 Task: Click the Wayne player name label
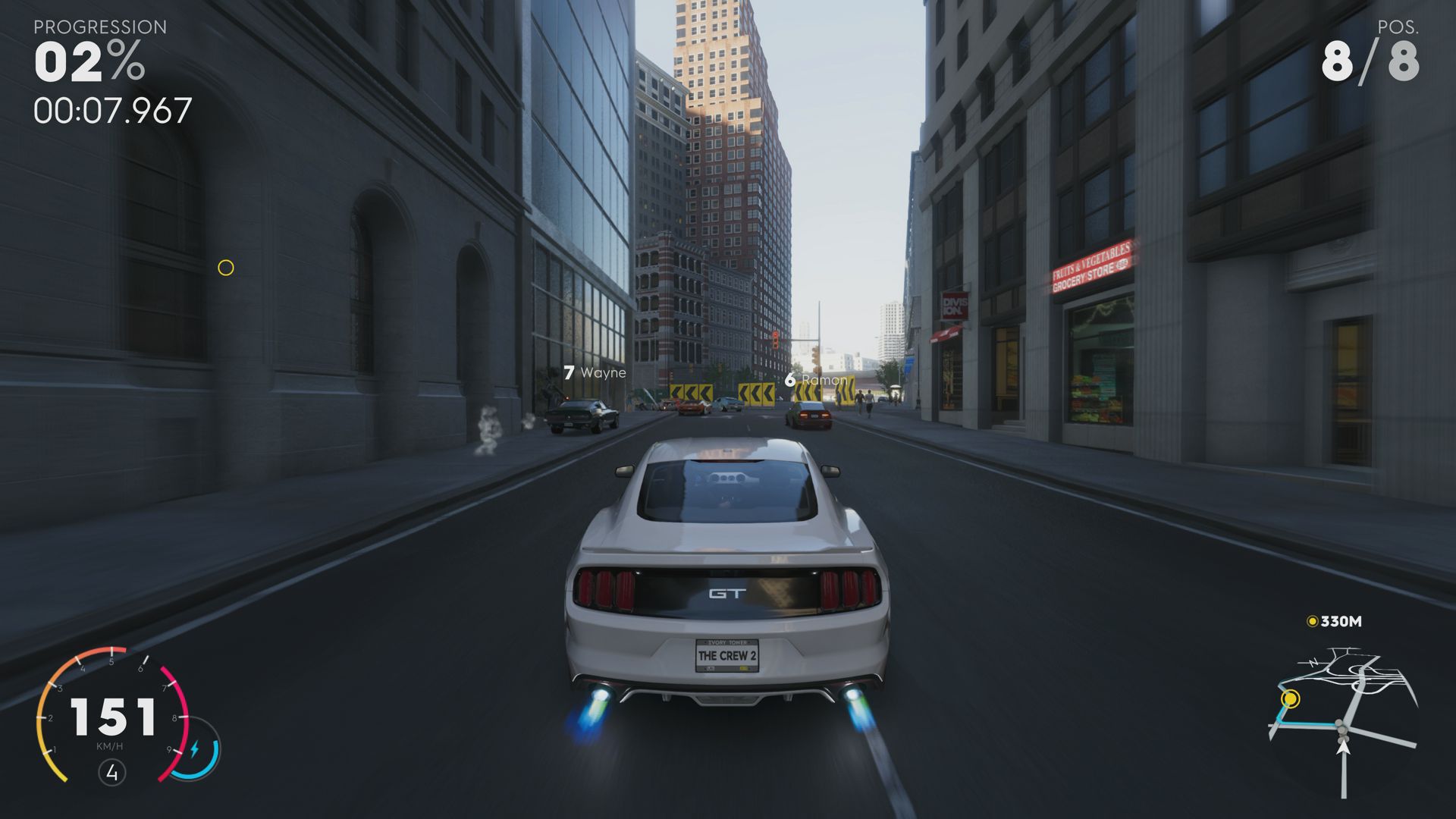click(603, 372)
